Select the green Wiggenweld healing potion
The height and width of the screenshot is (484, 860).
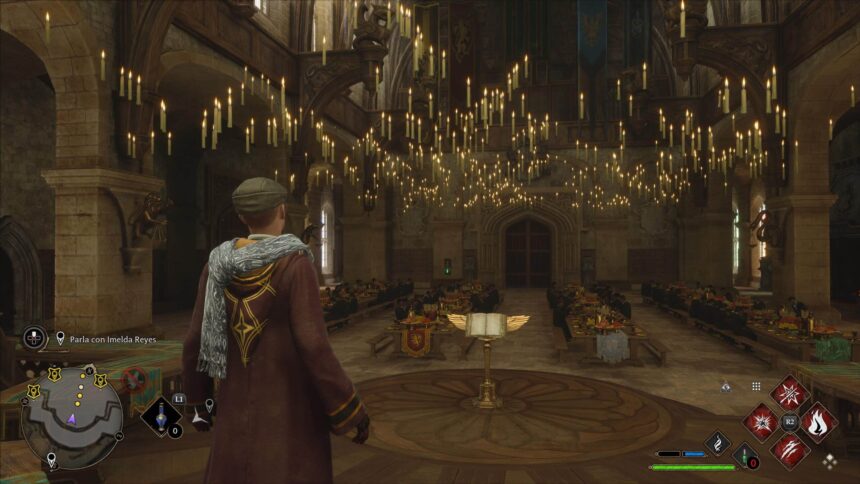click(745, 456)
